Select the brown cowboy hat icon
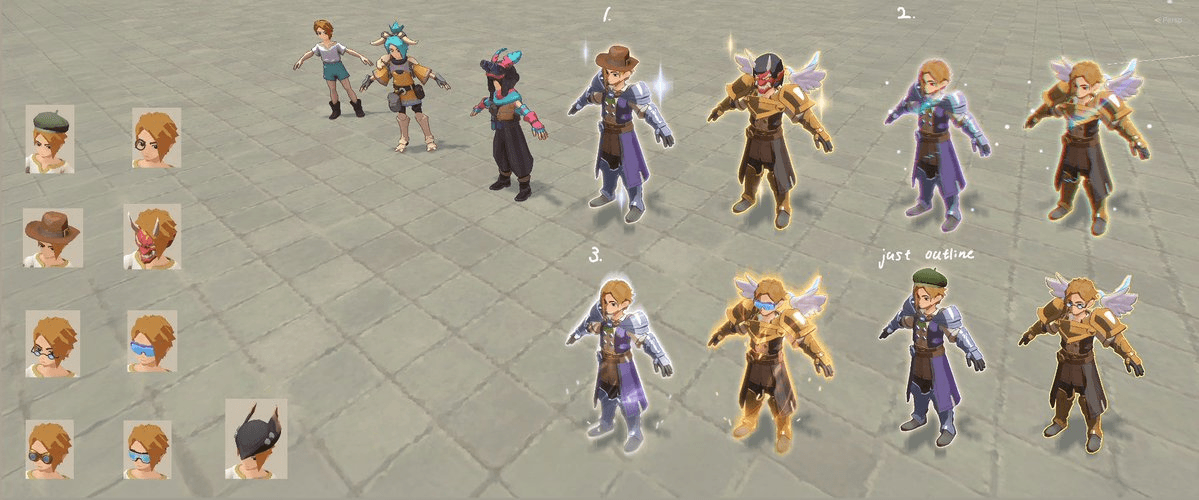 click(53, 238)
